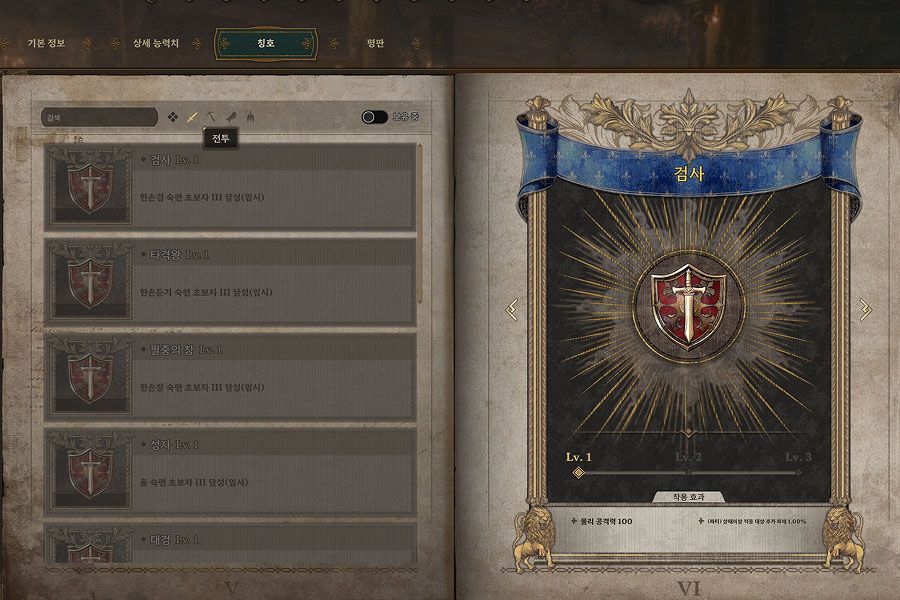The width and height of the screenshot is (900, 600).
Task: Choose the pickaxe category filter
Action: tap(212, 117)
